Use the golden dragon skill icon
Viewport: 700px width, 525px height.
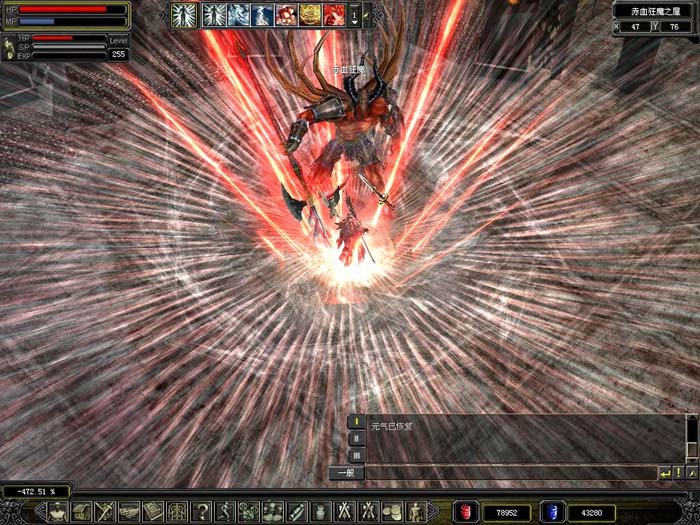point(309,14)
